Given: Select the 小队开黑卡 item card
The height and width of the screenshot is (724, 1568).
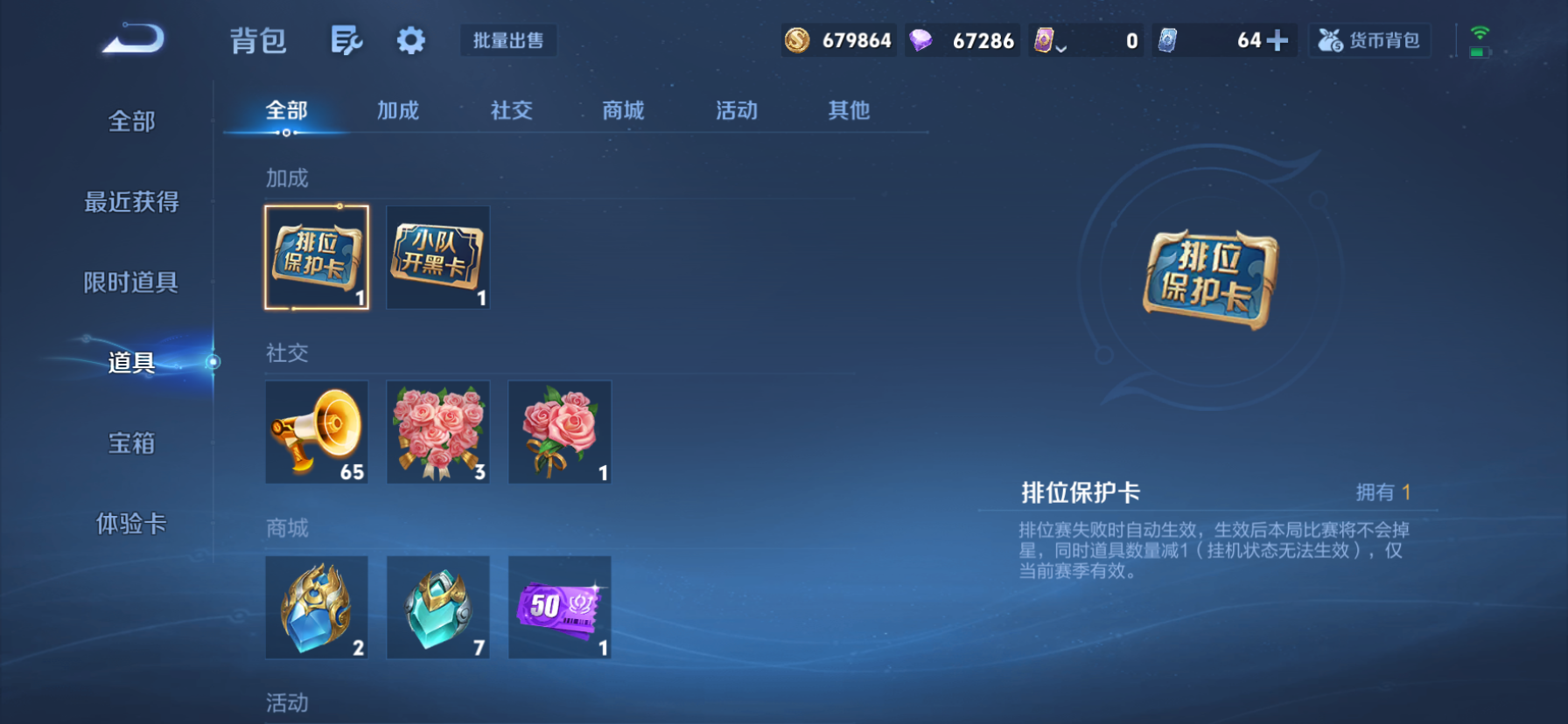Looking at the screenshot, I should pos(437,258).
